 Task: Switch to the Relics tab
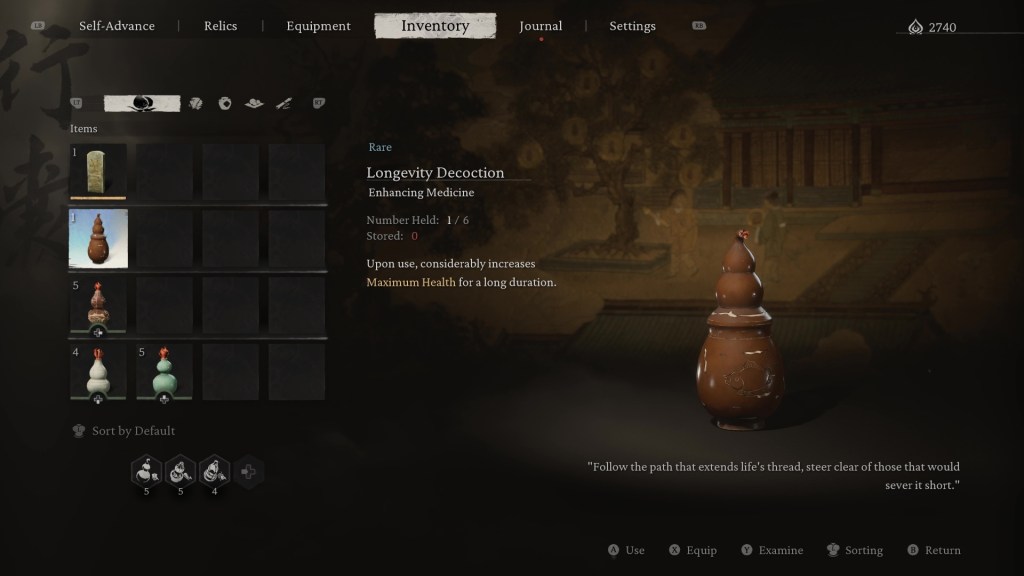220,26
